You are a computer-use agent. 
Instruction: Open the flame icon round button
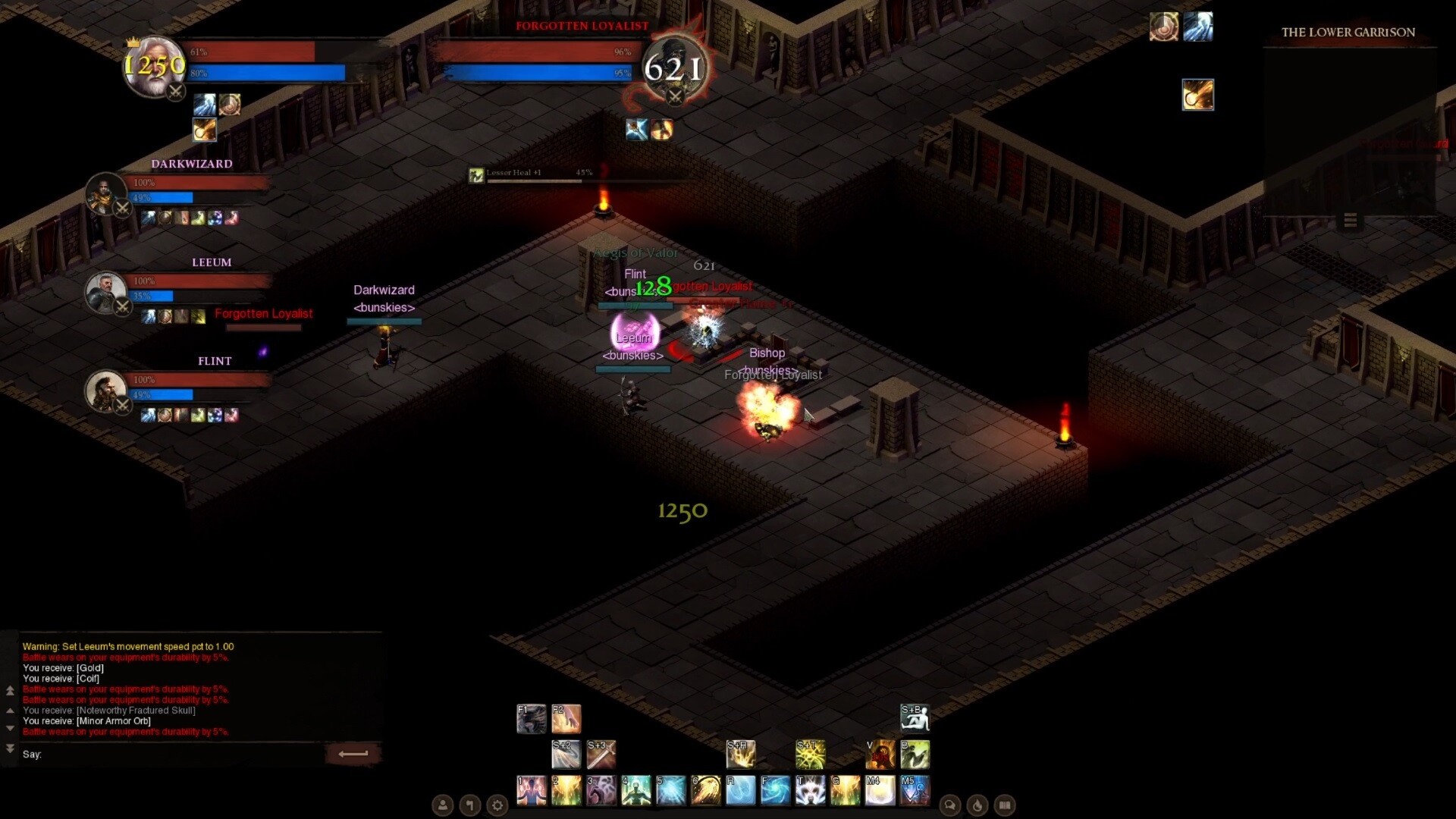(x=977, y=805)
